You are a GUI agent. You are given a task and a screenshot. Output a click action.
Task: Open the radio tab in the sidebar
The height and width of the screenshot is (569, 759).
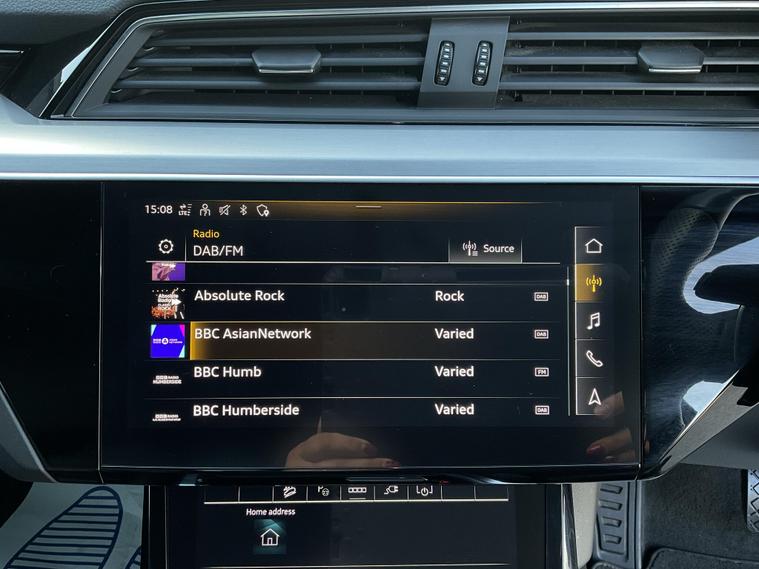click(x=593, y=283)
